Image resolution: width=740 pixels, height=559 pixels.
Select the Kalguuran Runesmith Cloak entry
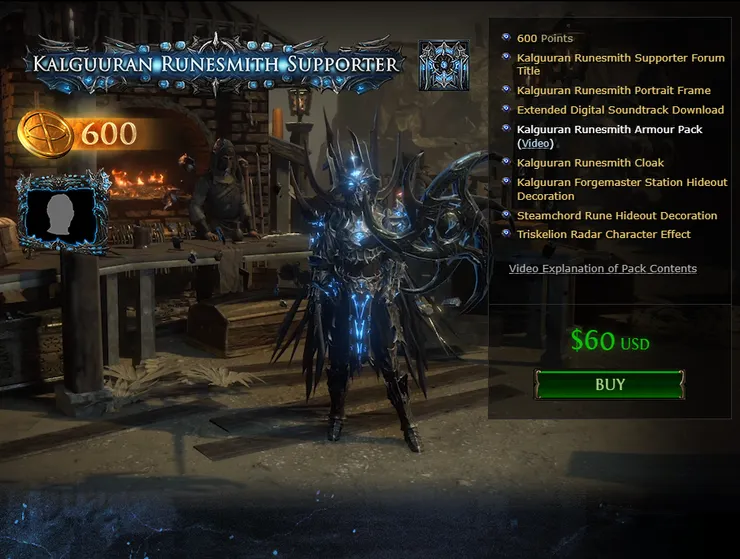[590, 162]
